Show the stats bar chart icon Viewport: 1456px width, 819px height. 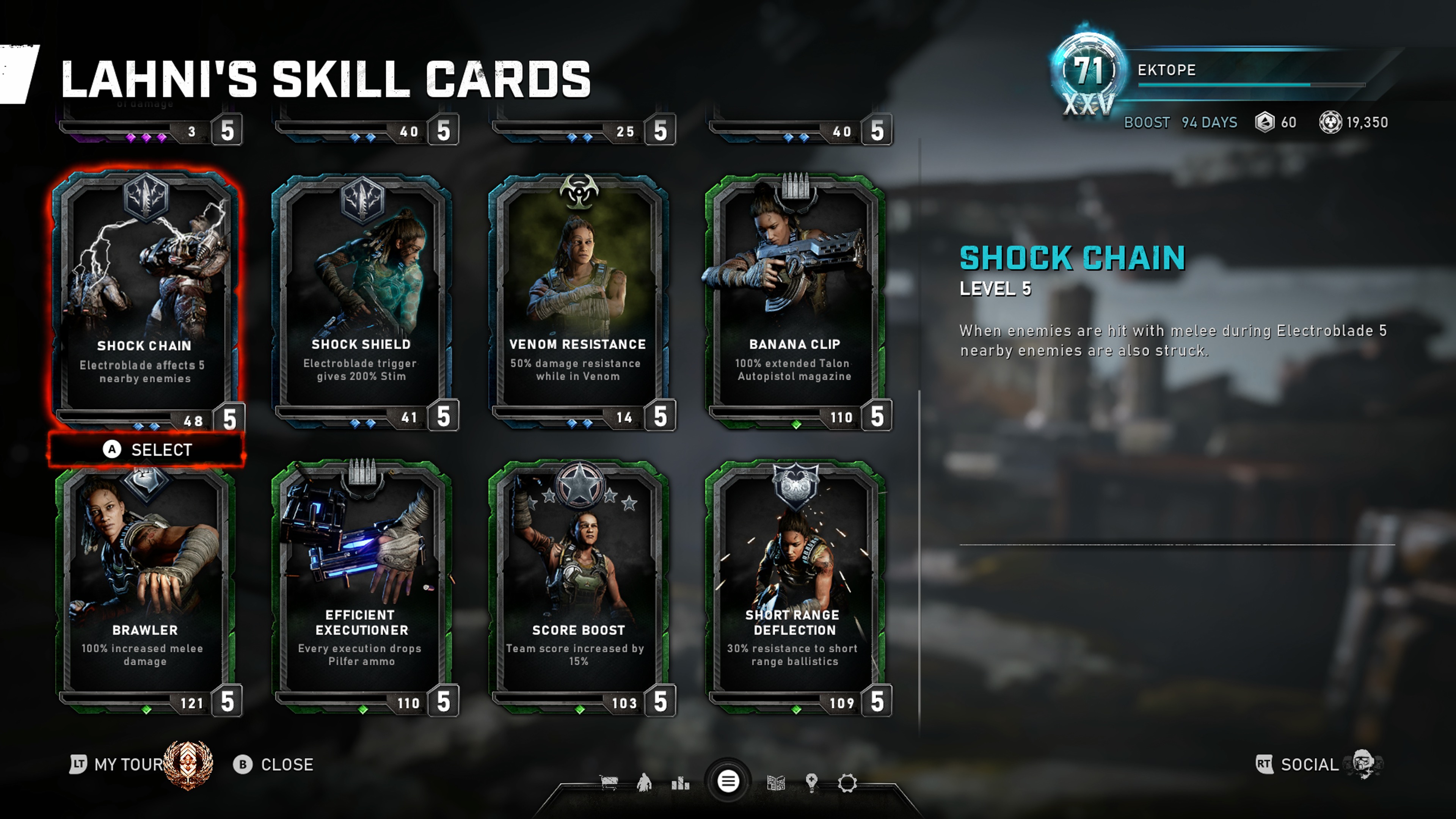(681, 783)
